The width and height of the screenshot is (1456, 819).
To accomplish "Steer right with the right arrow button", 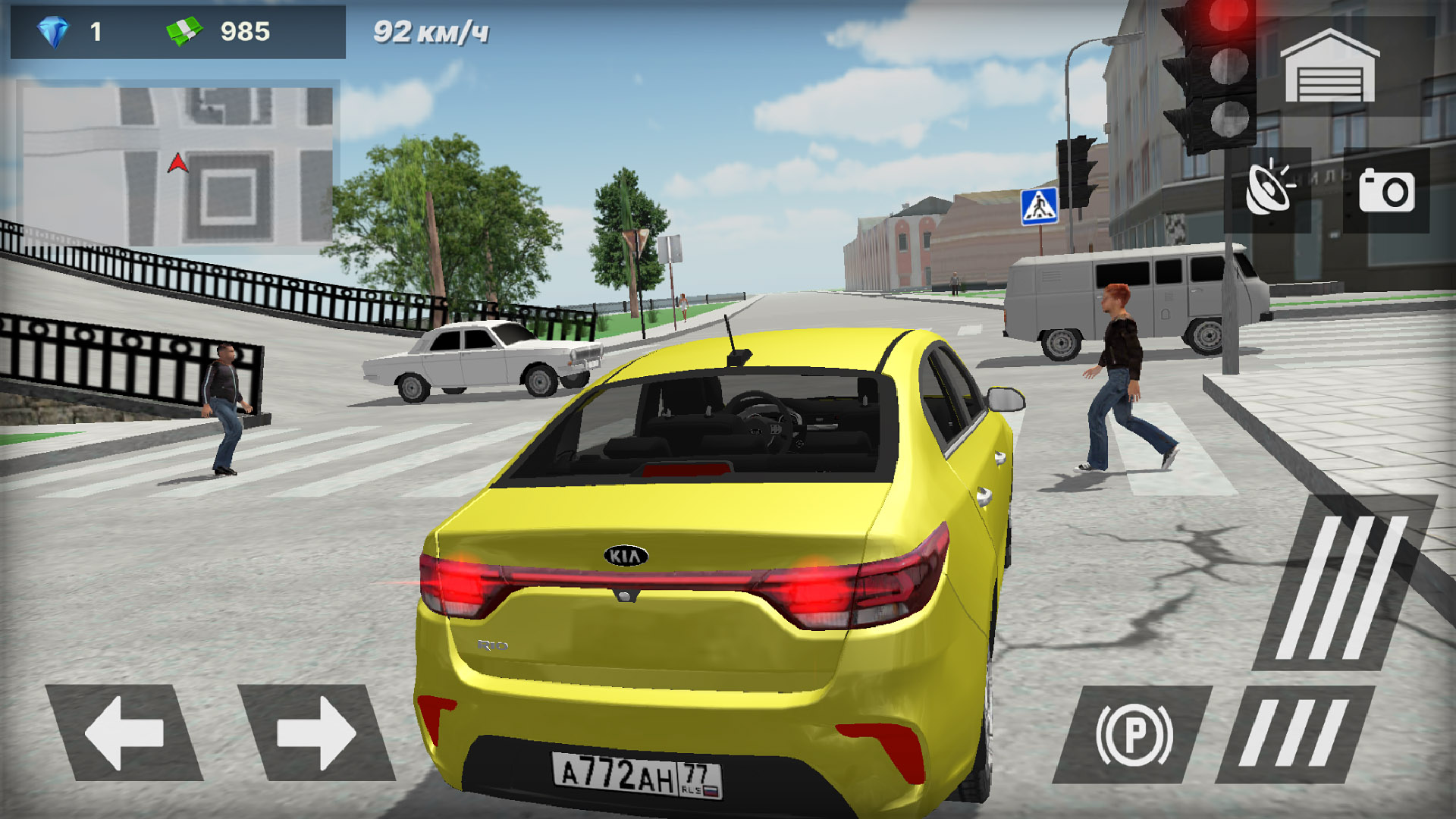I will pos(316,733).
